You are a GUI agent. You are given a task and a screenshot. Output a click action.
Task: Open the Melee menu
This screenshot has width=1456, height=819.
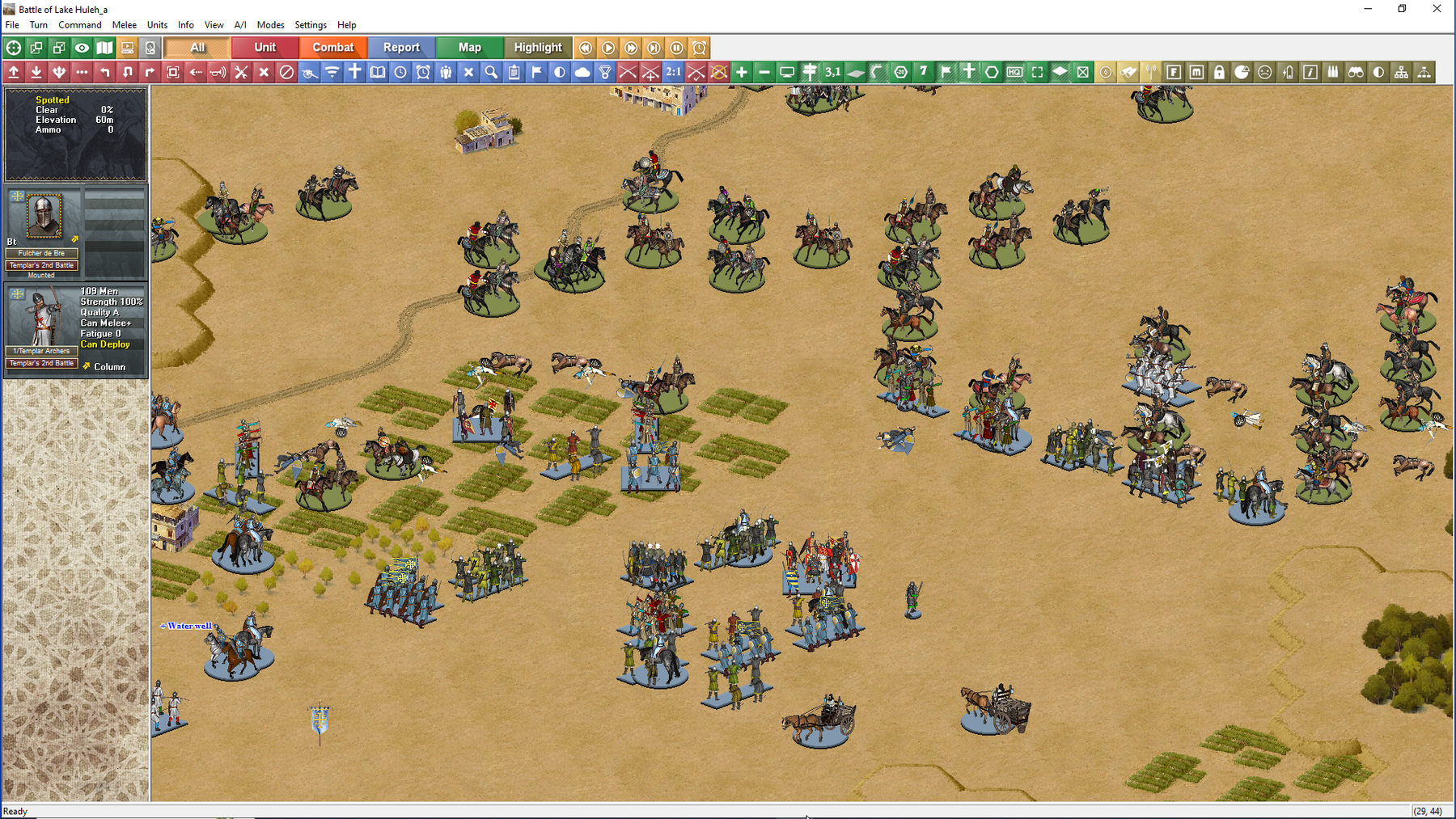coord(124,25)
